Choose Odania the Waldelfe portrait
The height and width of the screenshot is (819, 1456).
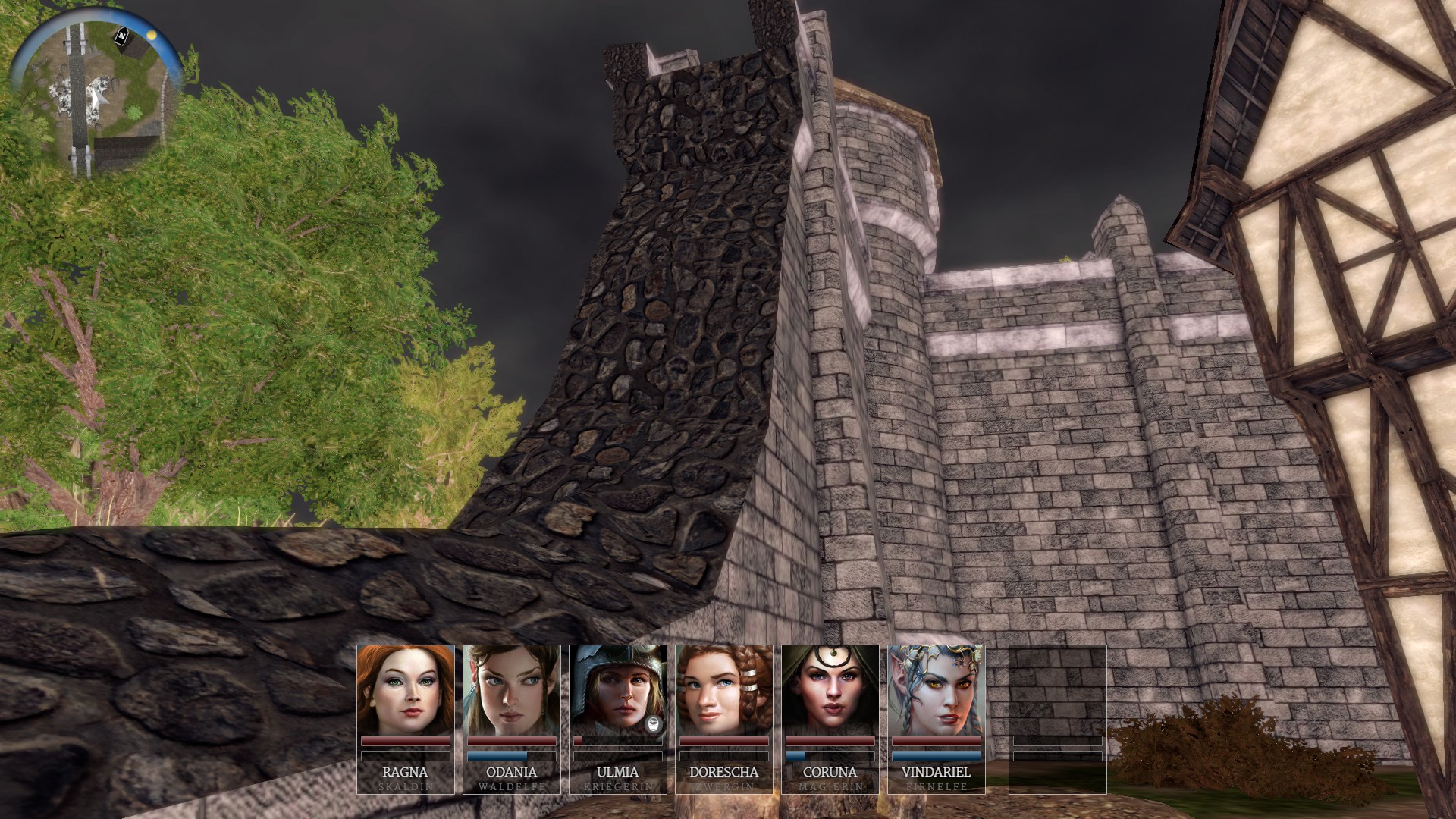tap(512, 690)
